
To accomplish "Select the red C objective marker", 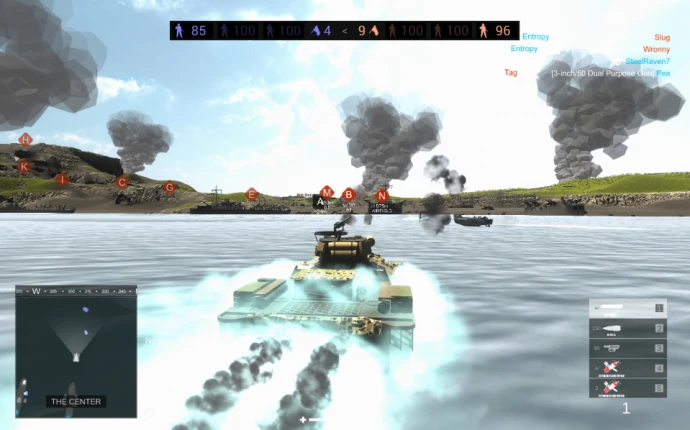I will coord(122,182).
